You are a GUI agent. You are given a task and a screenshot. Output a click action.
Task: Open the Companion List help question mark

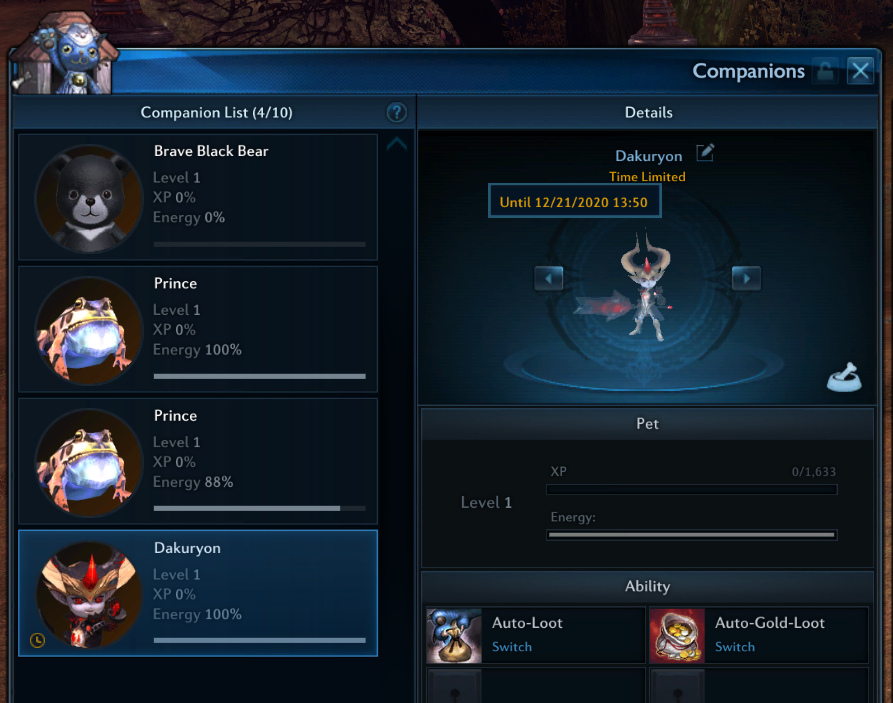(396, 113)
